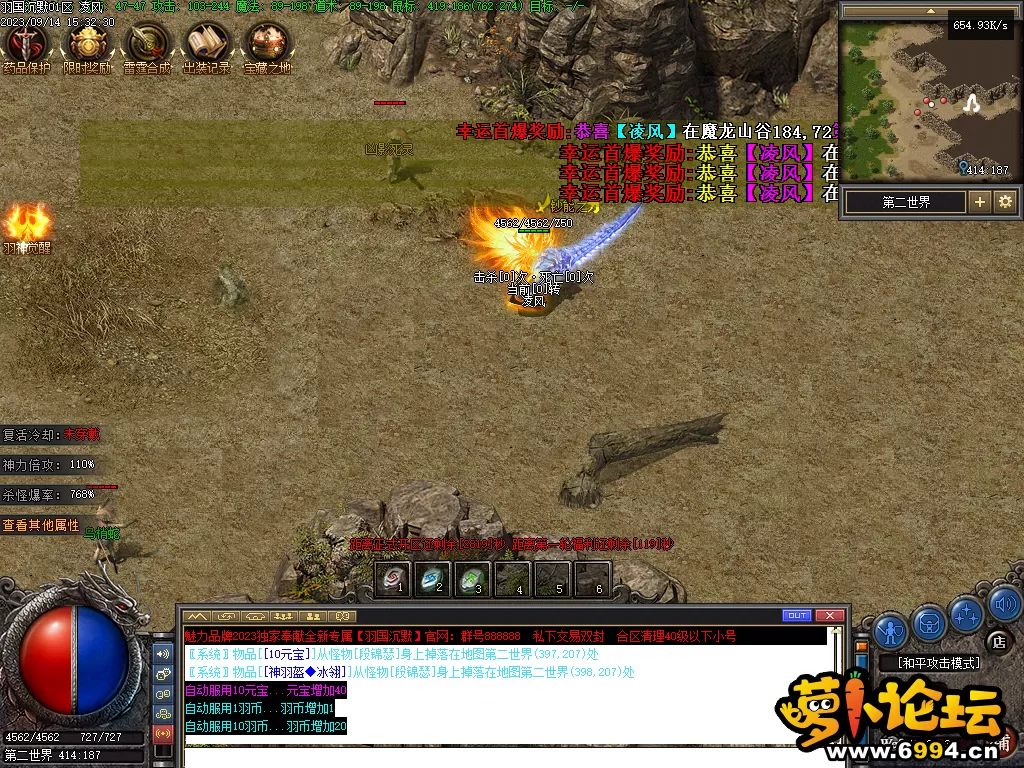The height and width of the screenshot is (768, 1024).
Task: Open the 药品保护 potion protection menu
Action: 25,44
